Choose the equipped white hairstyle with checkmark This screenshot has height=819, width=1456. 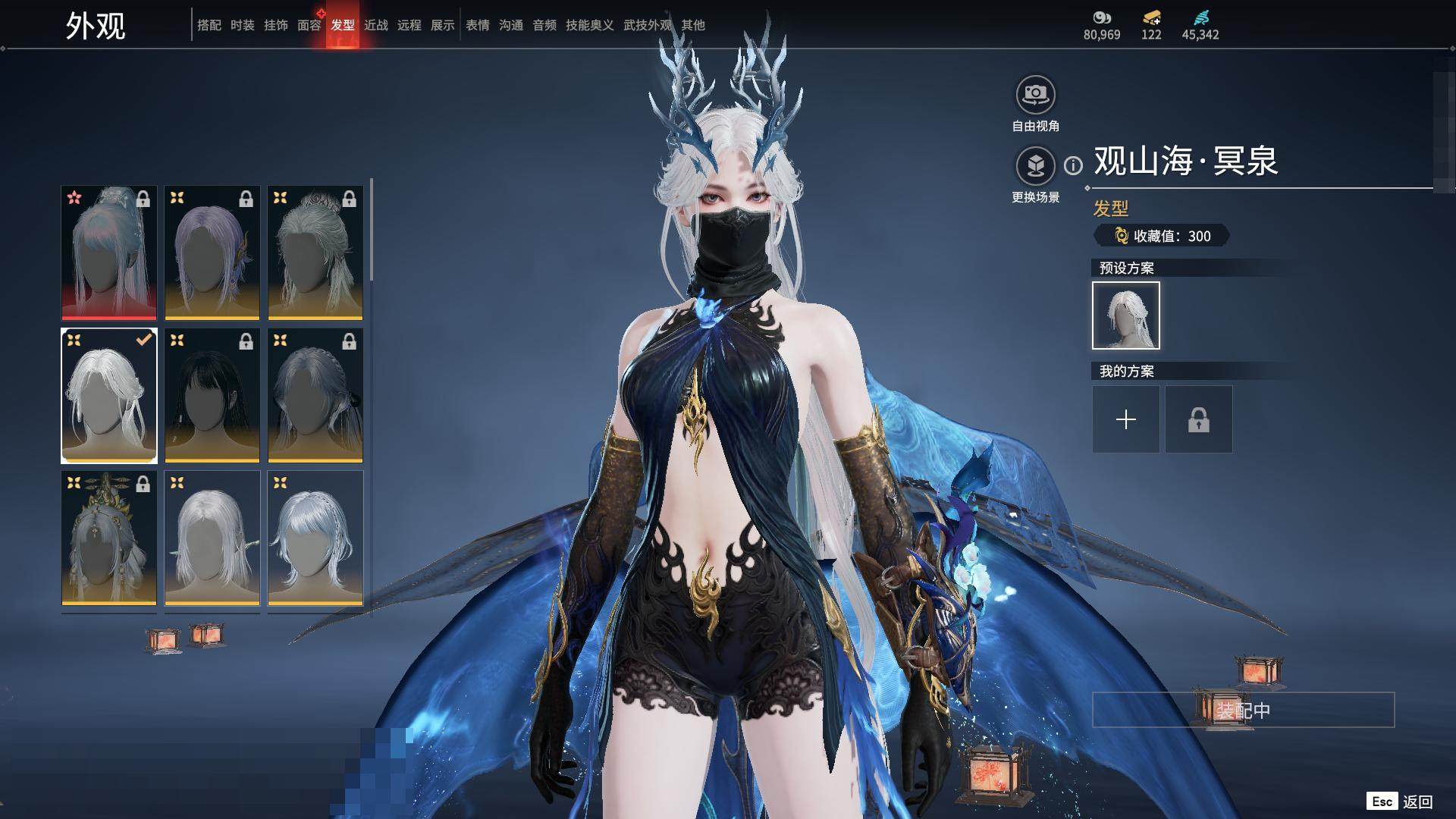pos(109,395)
